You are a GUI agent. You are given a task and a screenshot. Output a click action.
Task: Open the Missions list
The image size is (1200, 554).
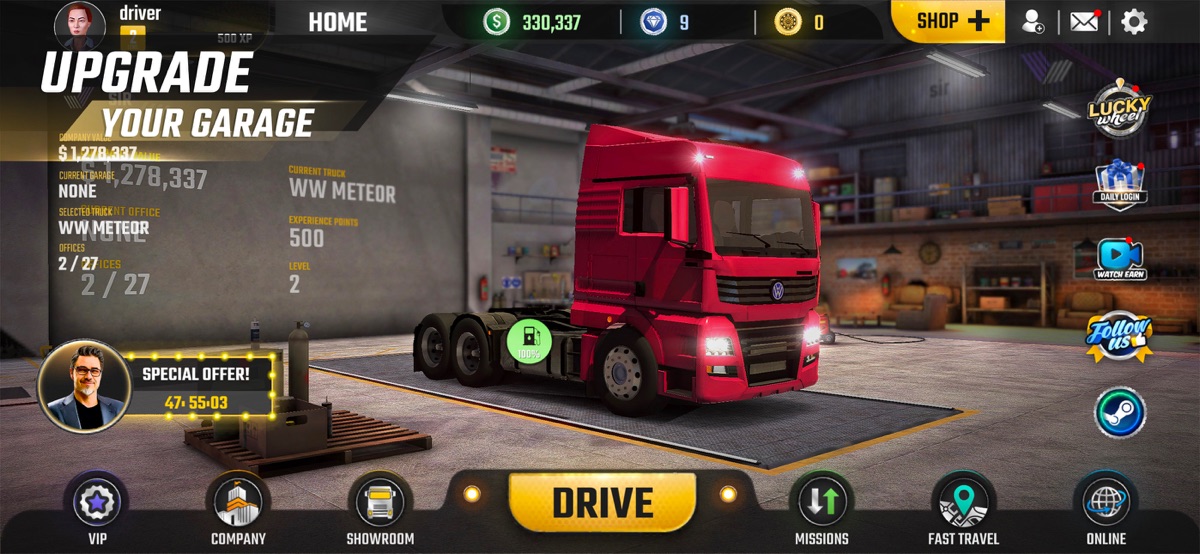pyautogui.click(x=821, y=503)
